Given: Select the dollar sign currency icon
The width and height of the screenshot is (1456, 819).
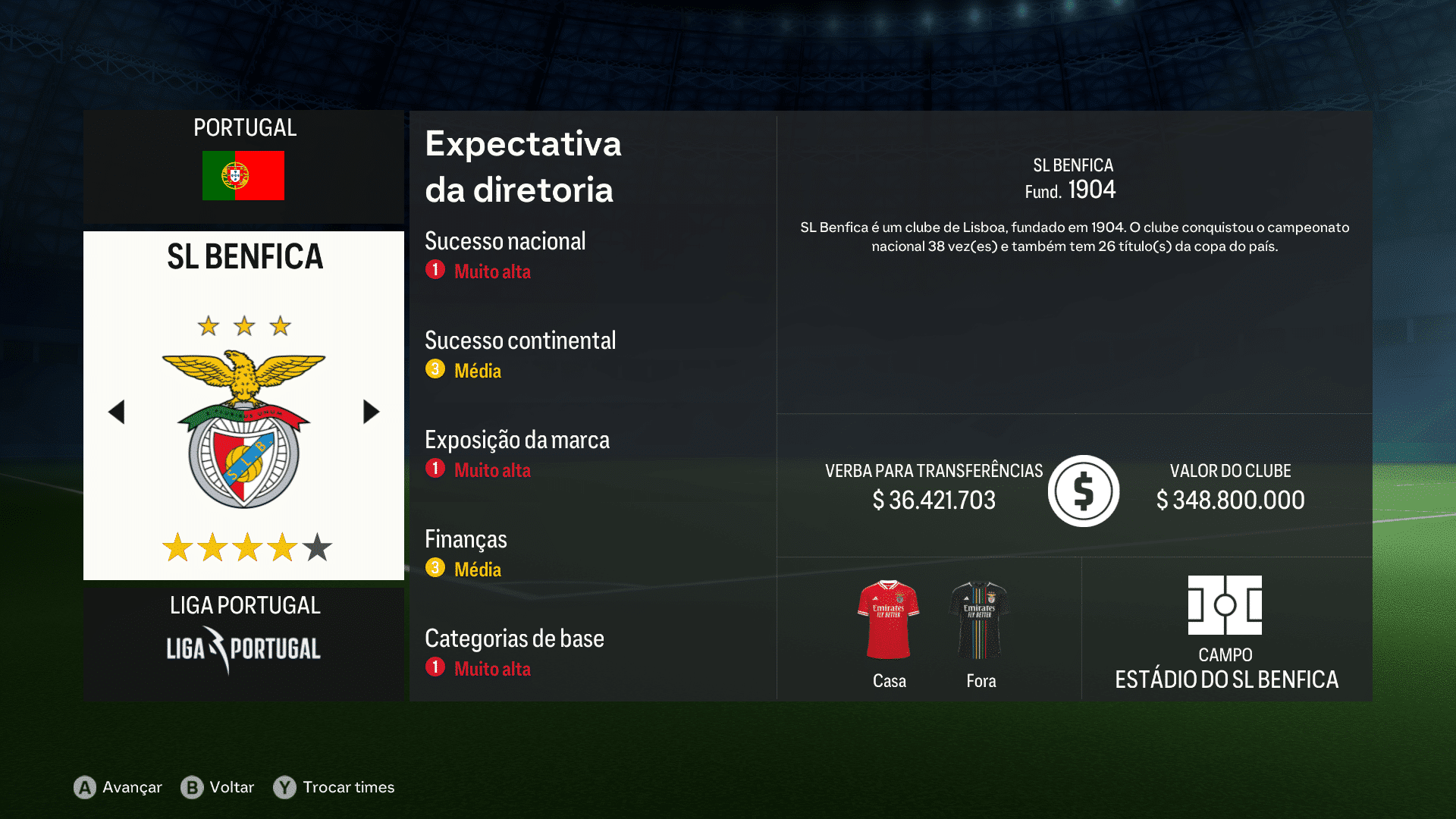Looking at the screenshot, I should (1083, 491).
